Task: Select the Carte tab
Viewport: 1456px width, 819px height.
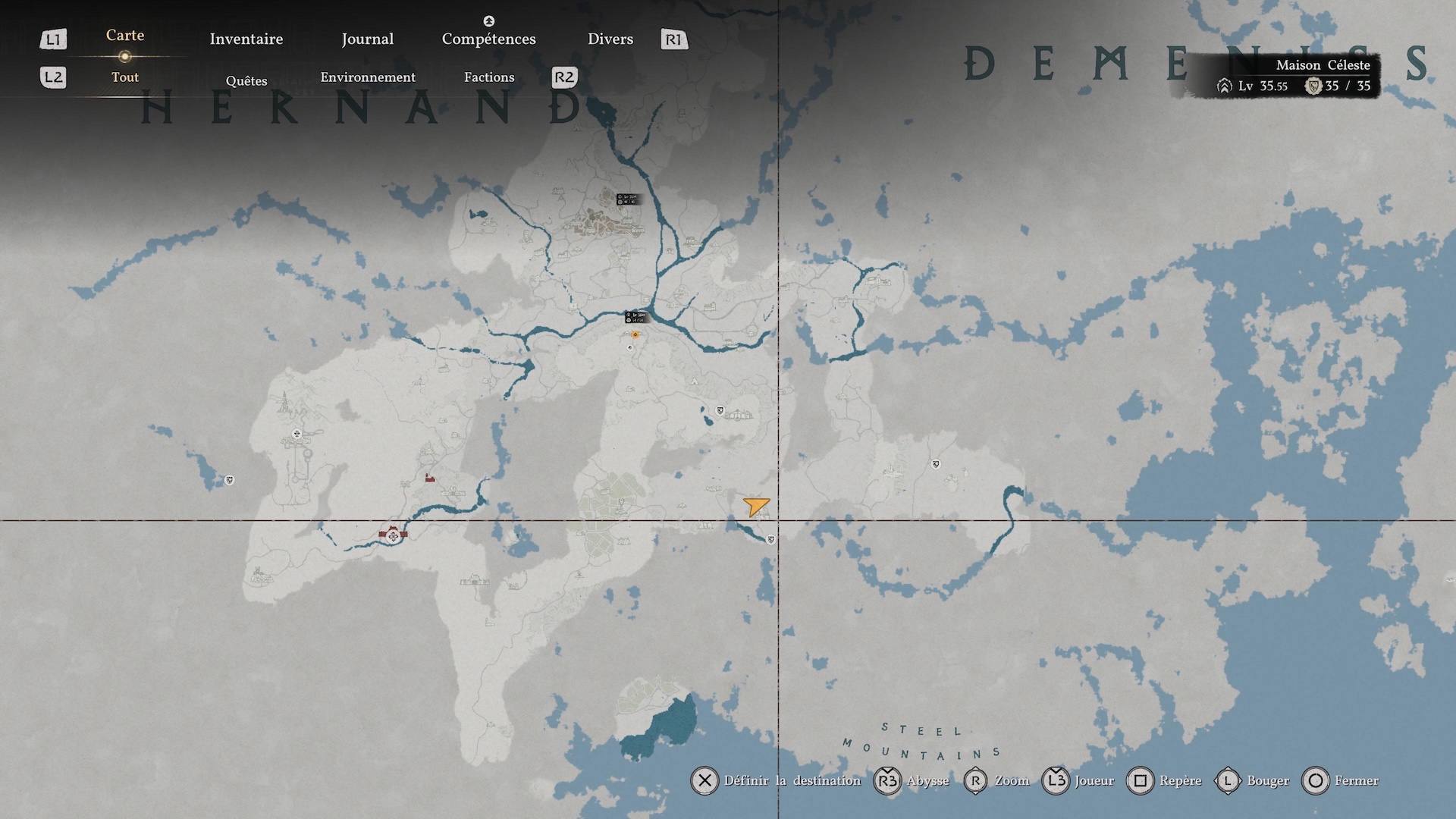Action: [x=125, y=35]
